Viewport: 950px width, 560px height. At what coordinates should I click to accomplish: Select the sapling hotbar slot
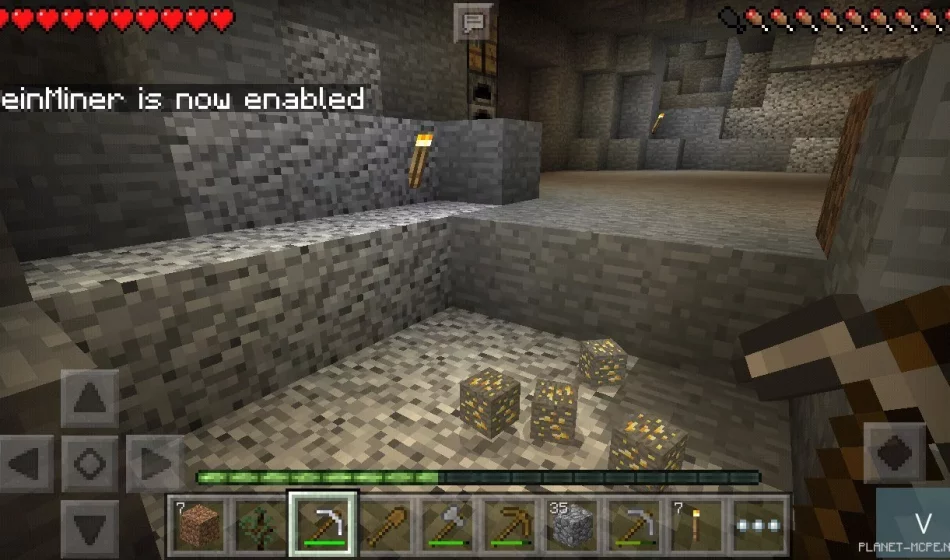tap(259, 523)
